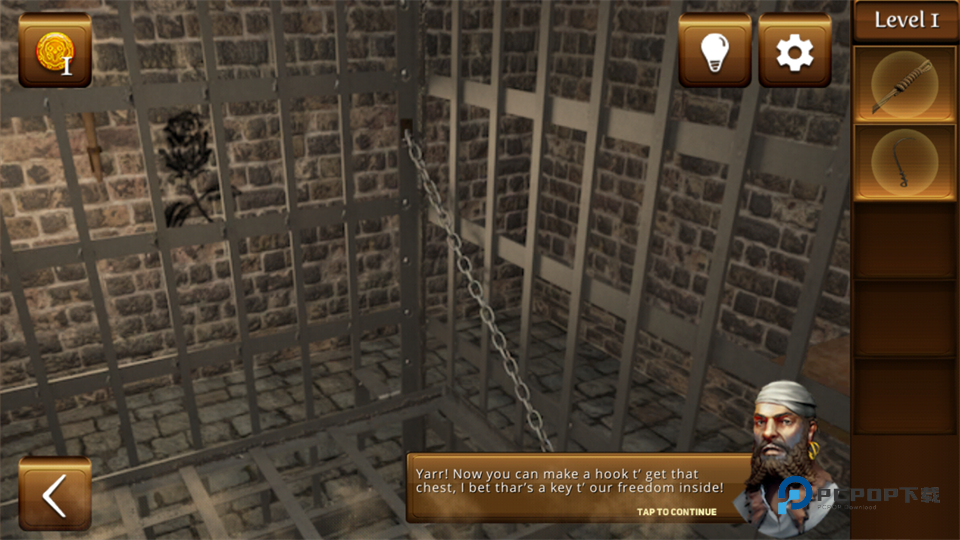This screenshot has height=540, width=960.
Task: Select the rope-wrapped stick inventory slot
Action: tap(905, 84)
